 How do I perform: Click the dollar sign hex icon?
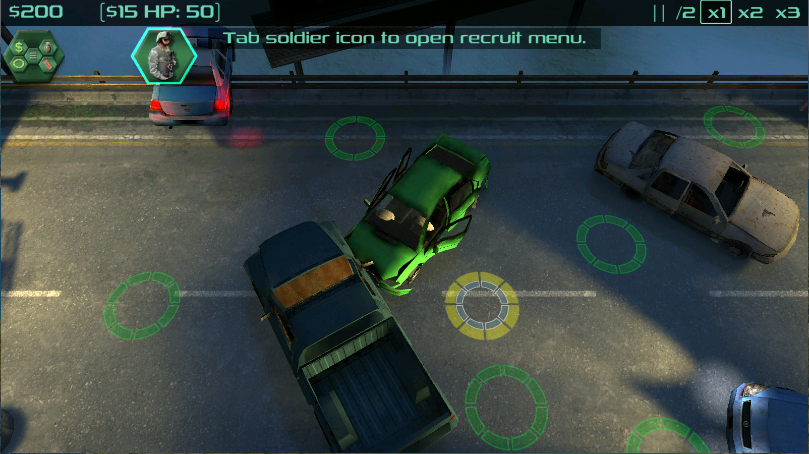(19, 47)
